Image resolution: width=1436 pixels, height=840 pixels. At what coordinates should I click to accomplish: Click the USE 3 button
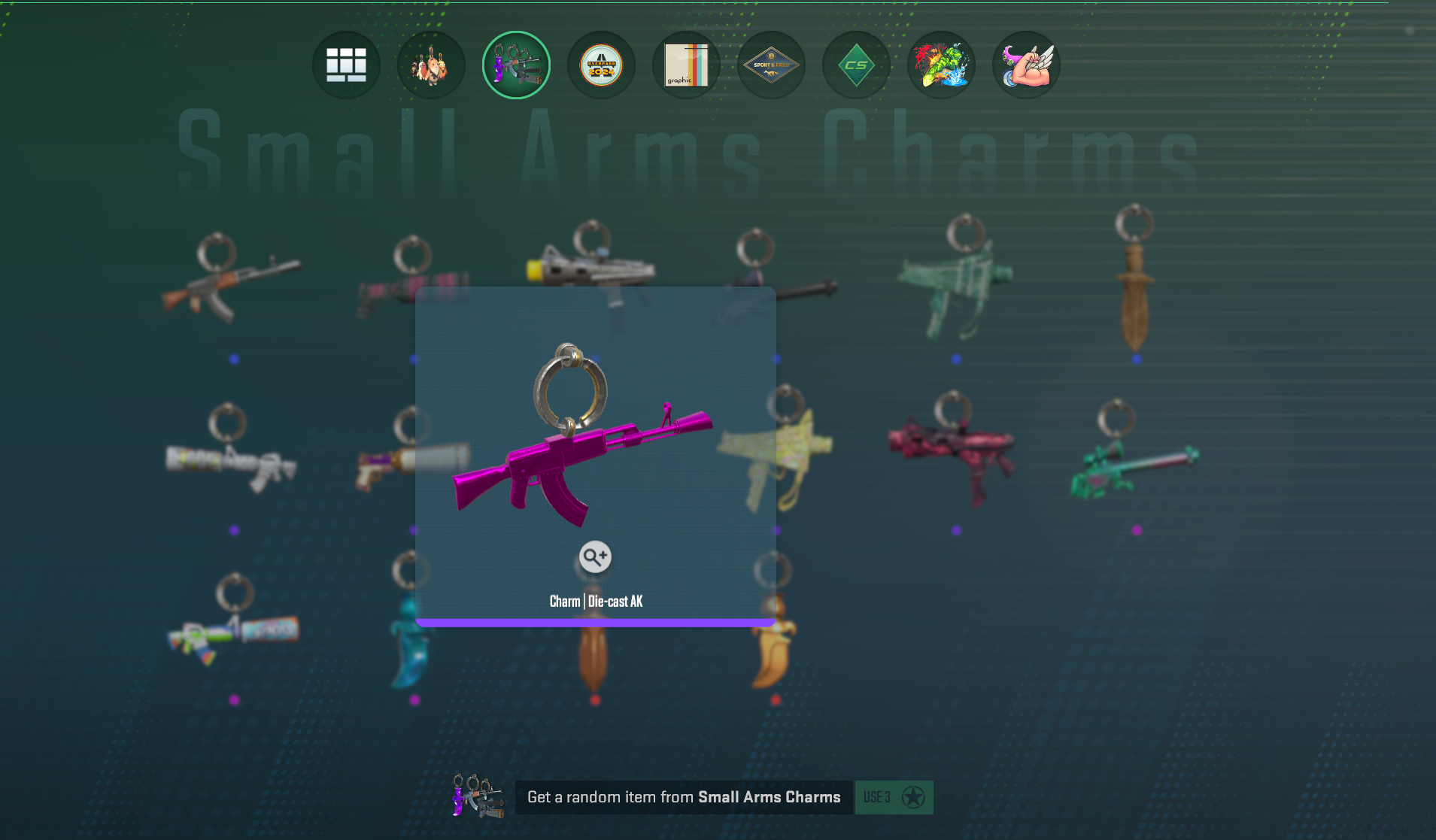894,797
